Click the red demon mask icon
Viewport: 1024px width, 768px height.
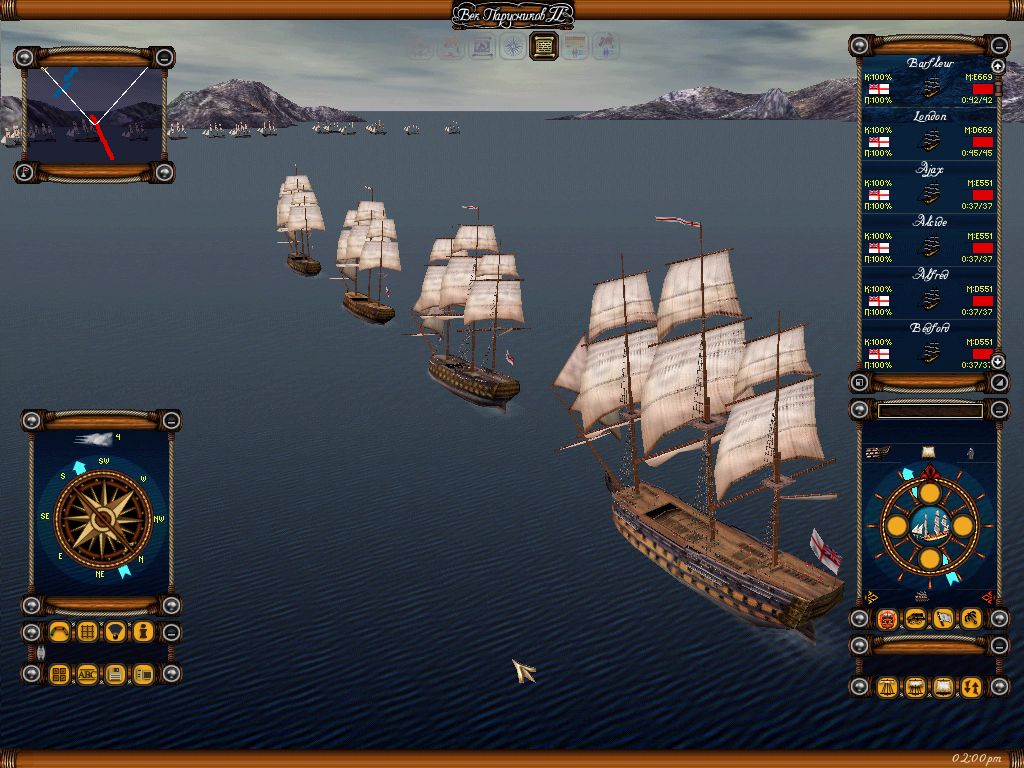pyautogui.click(x=886, y=619)
